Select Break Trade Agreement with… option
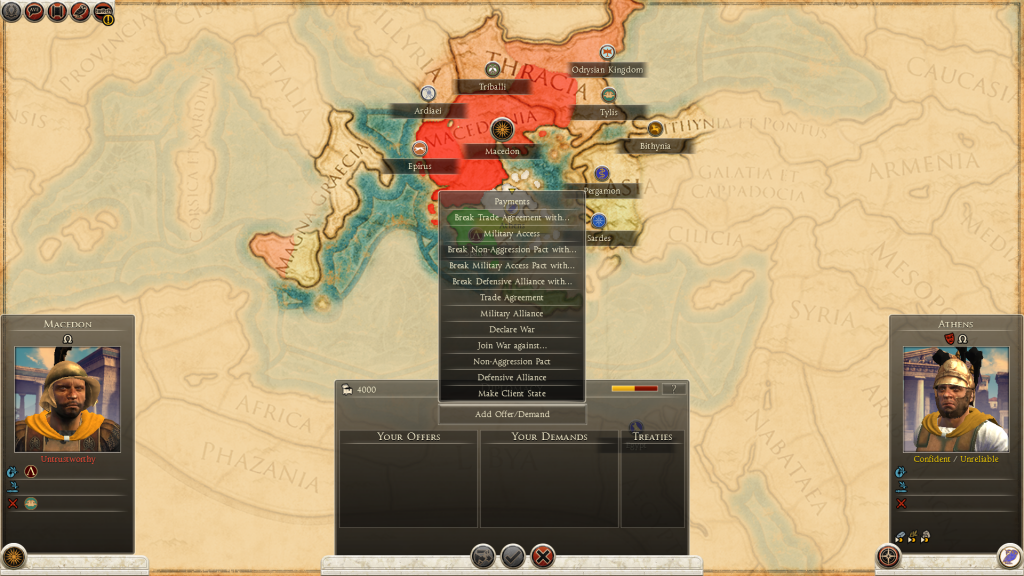 coord(512,218)
